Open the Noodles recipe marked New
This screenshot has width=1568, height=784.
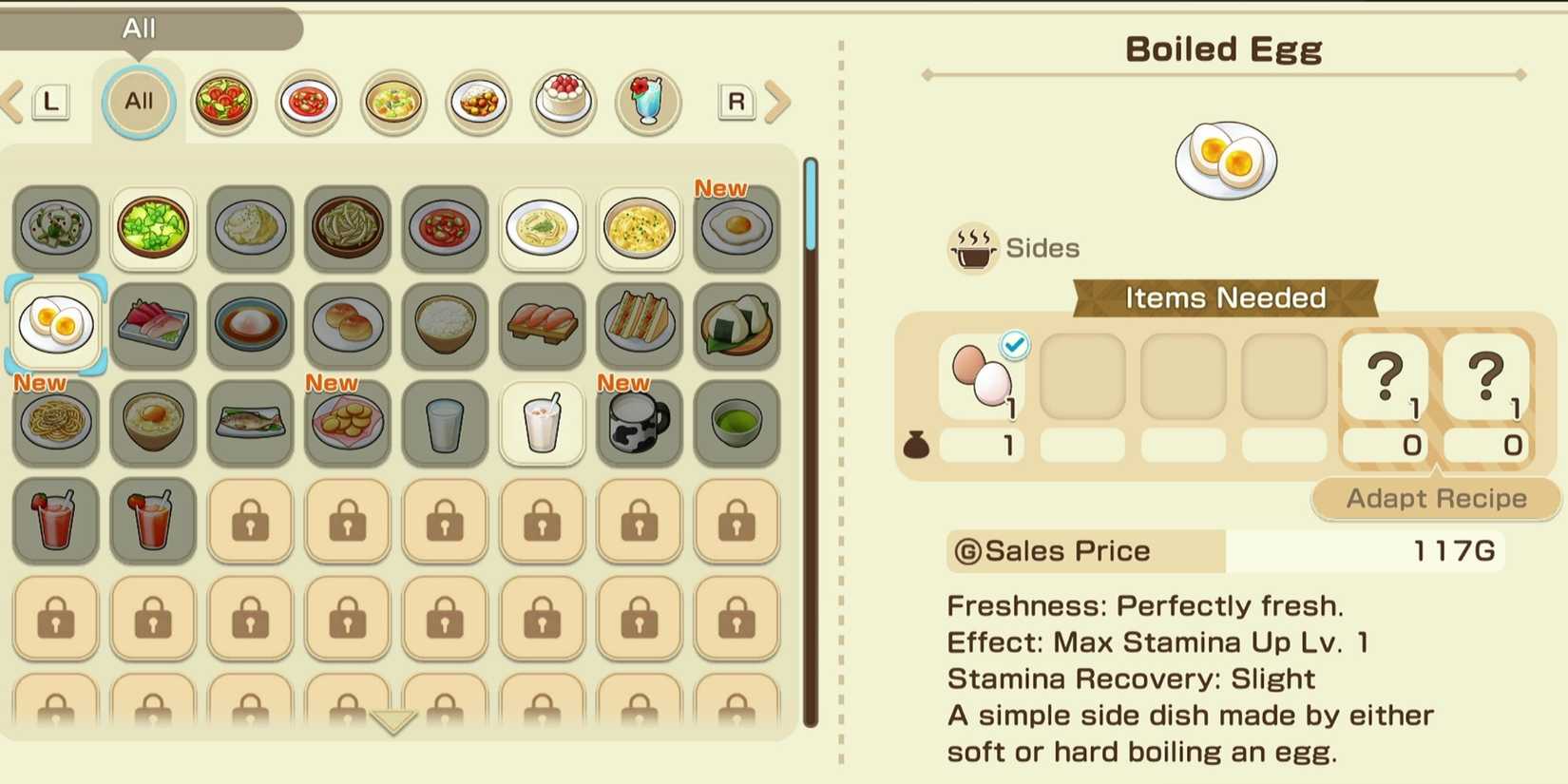(56, 424)
